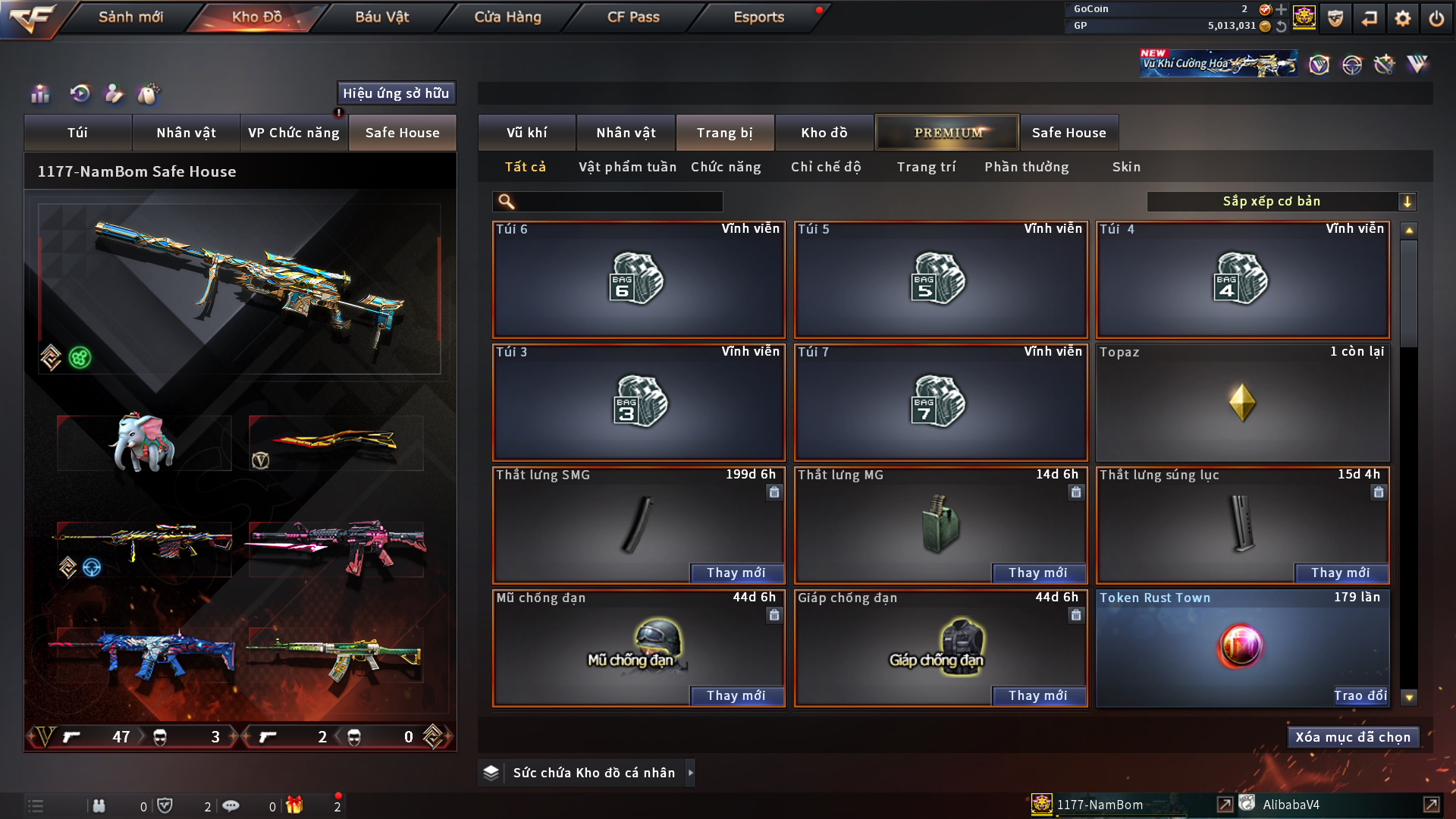
Task: Open the CF Pass menu
Action: pos(633,17)
